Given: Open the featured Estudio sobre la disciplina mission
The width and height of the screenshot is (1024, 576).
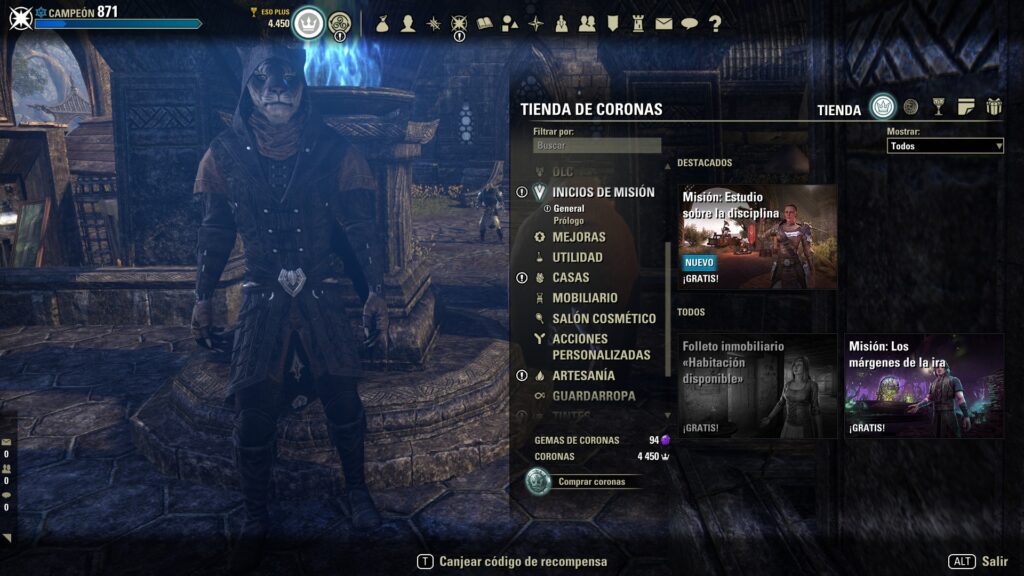Looking at the screenshot, I should point(758,236).
